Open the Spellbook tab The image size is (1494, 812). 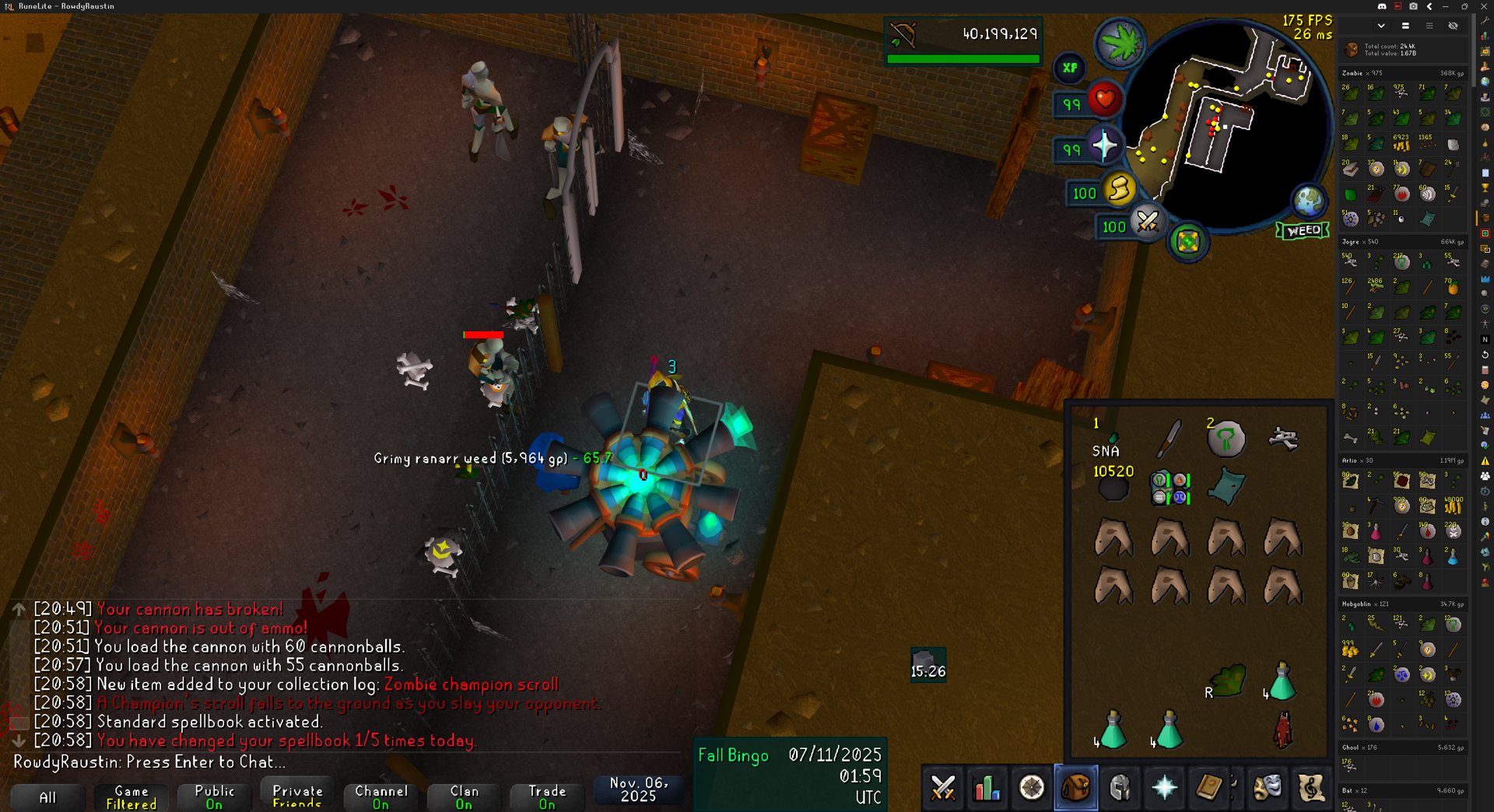pos(1208,788)
